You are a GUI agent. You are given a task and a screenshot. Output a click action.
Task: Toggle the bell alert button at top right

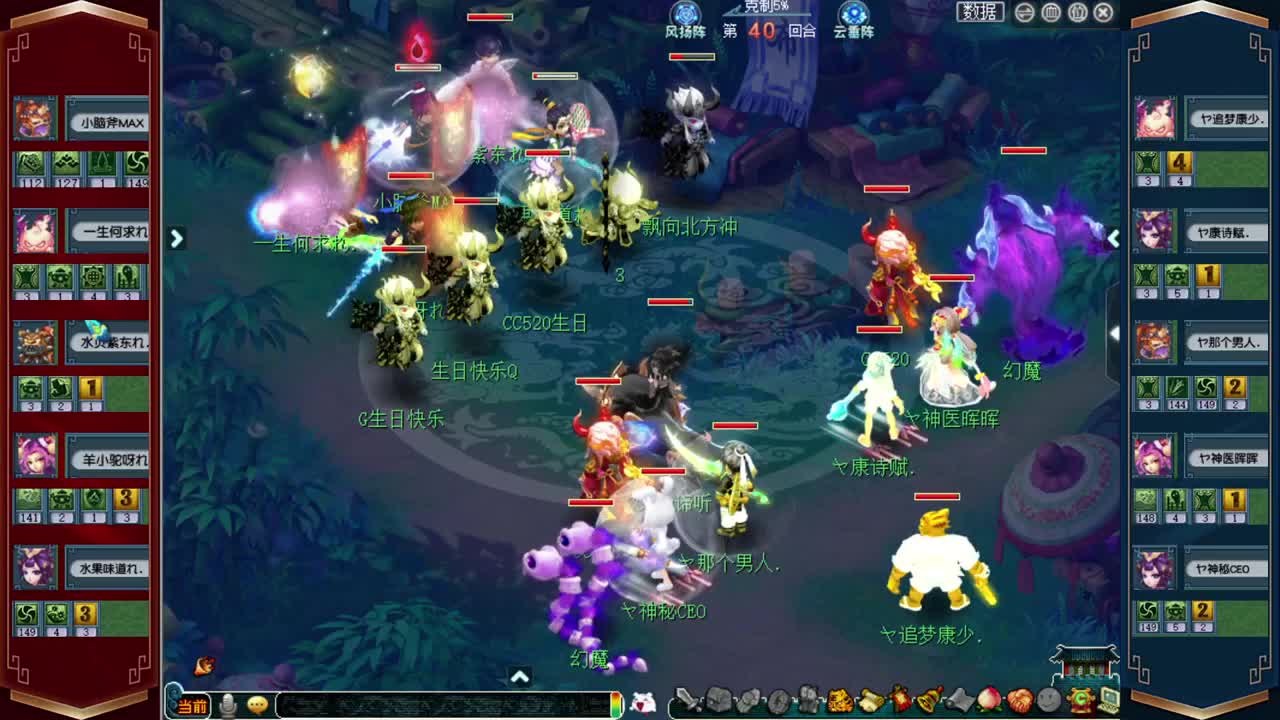click(x=1077, y=12)
